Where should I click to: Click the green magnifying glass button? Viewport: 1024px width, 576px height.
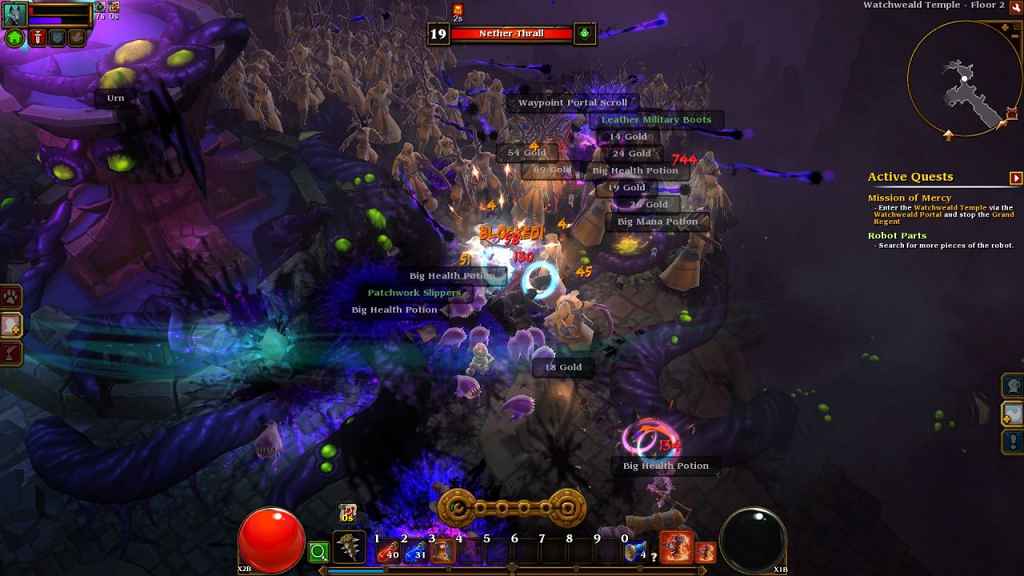(x=319, y=551)
